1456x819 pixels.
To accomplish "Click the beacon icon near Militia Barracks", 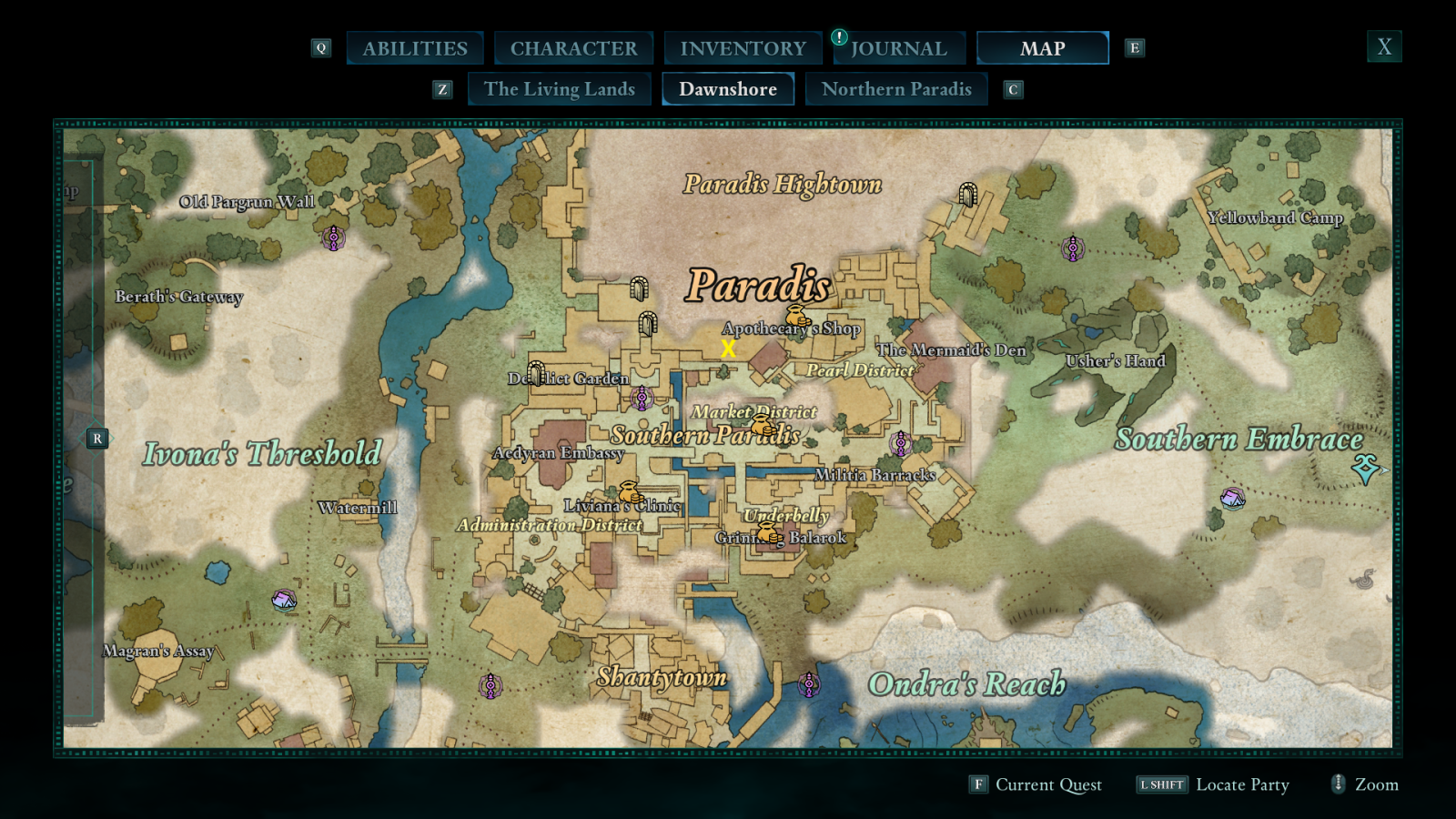I will [x=900, y=443].
